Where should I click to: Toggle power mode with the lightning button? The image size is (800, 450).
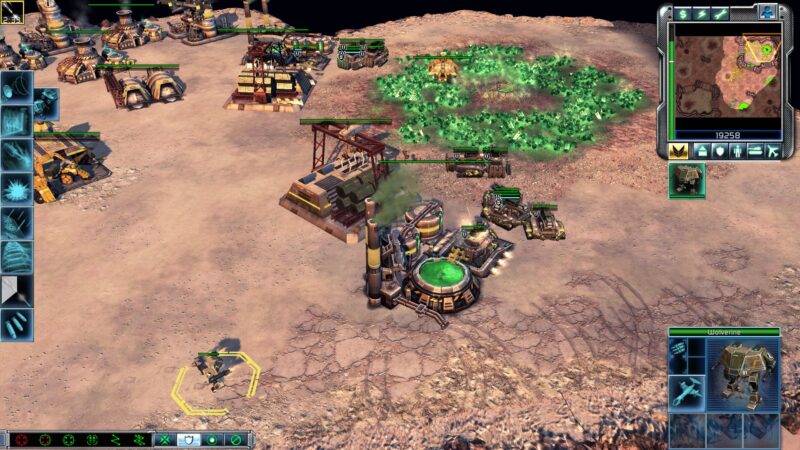[x=703, y=13]
